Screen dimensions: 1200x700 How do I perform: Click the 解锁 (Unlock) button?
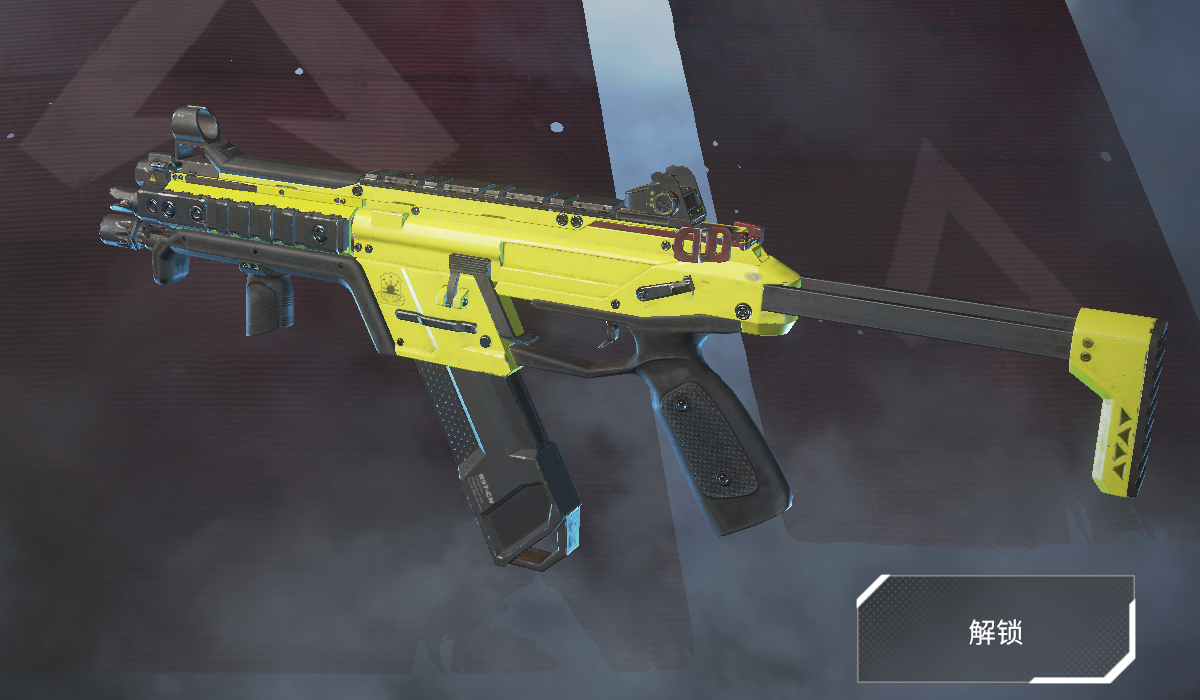[995, 629]
